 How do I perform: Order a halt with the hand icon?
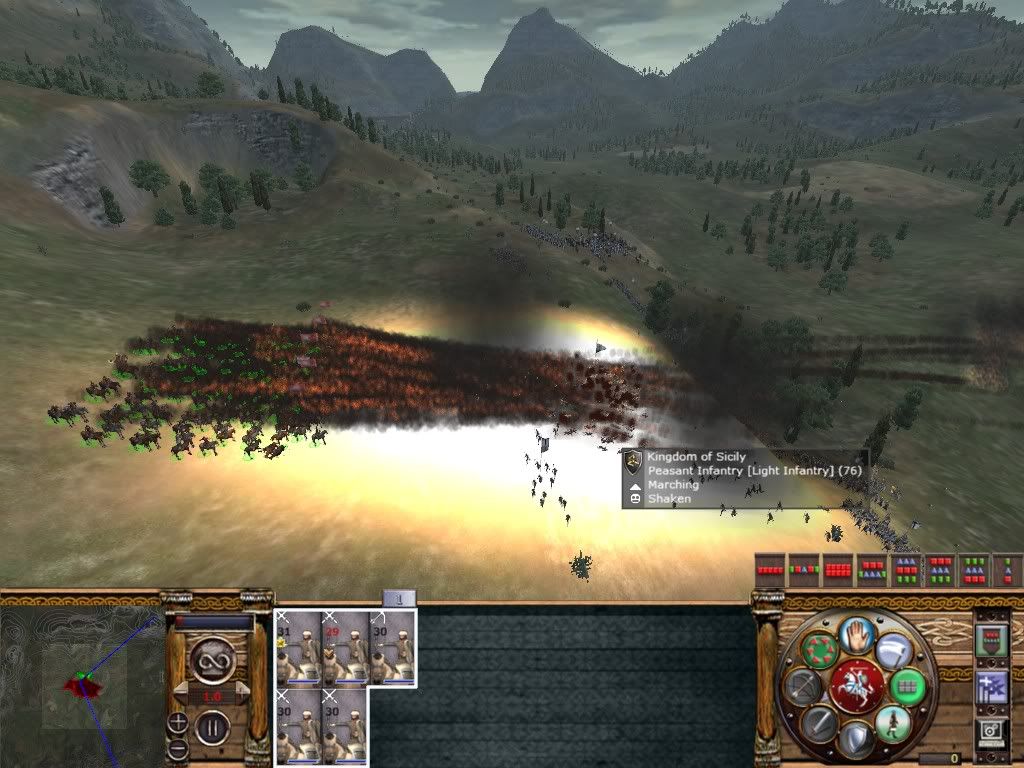(x=857, y=634)
